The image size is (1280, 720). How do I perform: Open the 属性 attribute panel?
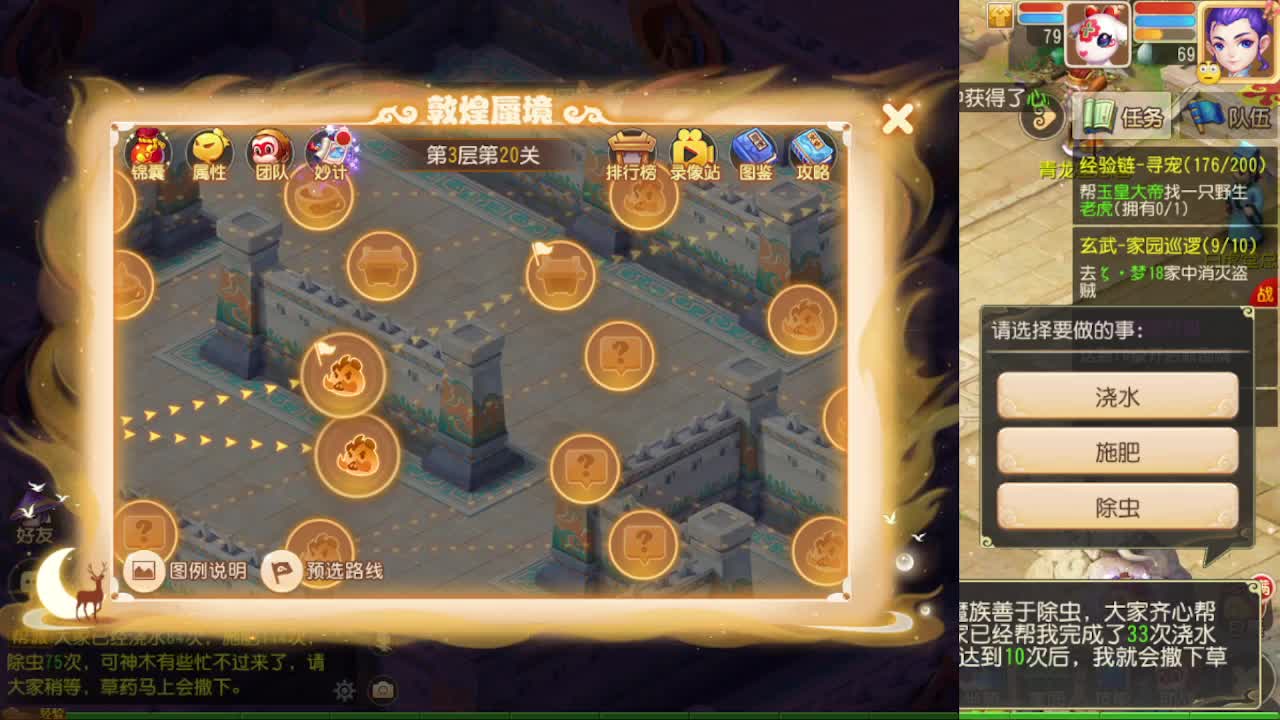click(210, 152)
